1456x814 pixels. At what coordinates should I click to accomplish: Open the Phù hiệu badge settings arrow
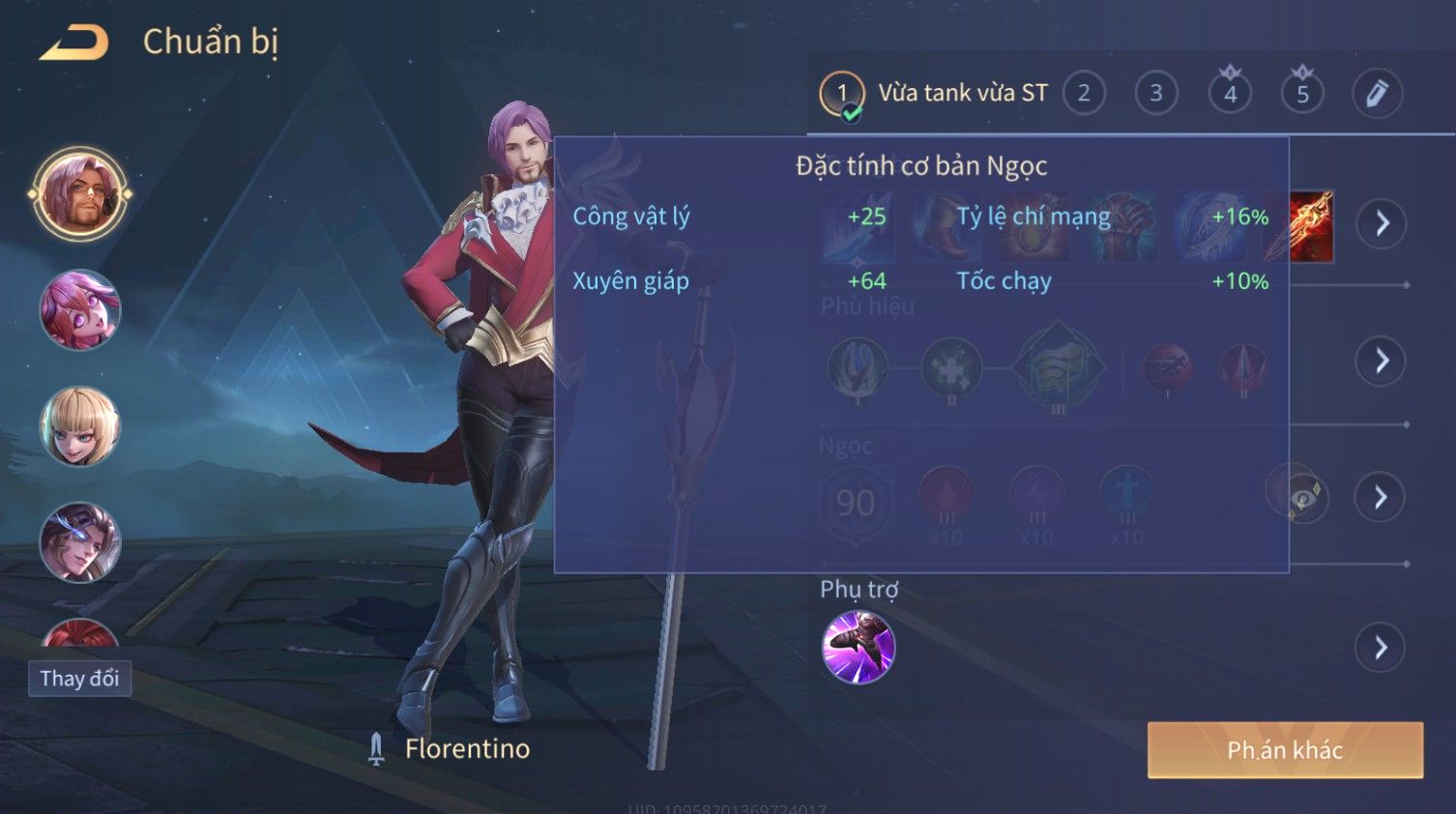pos(1381,362)
